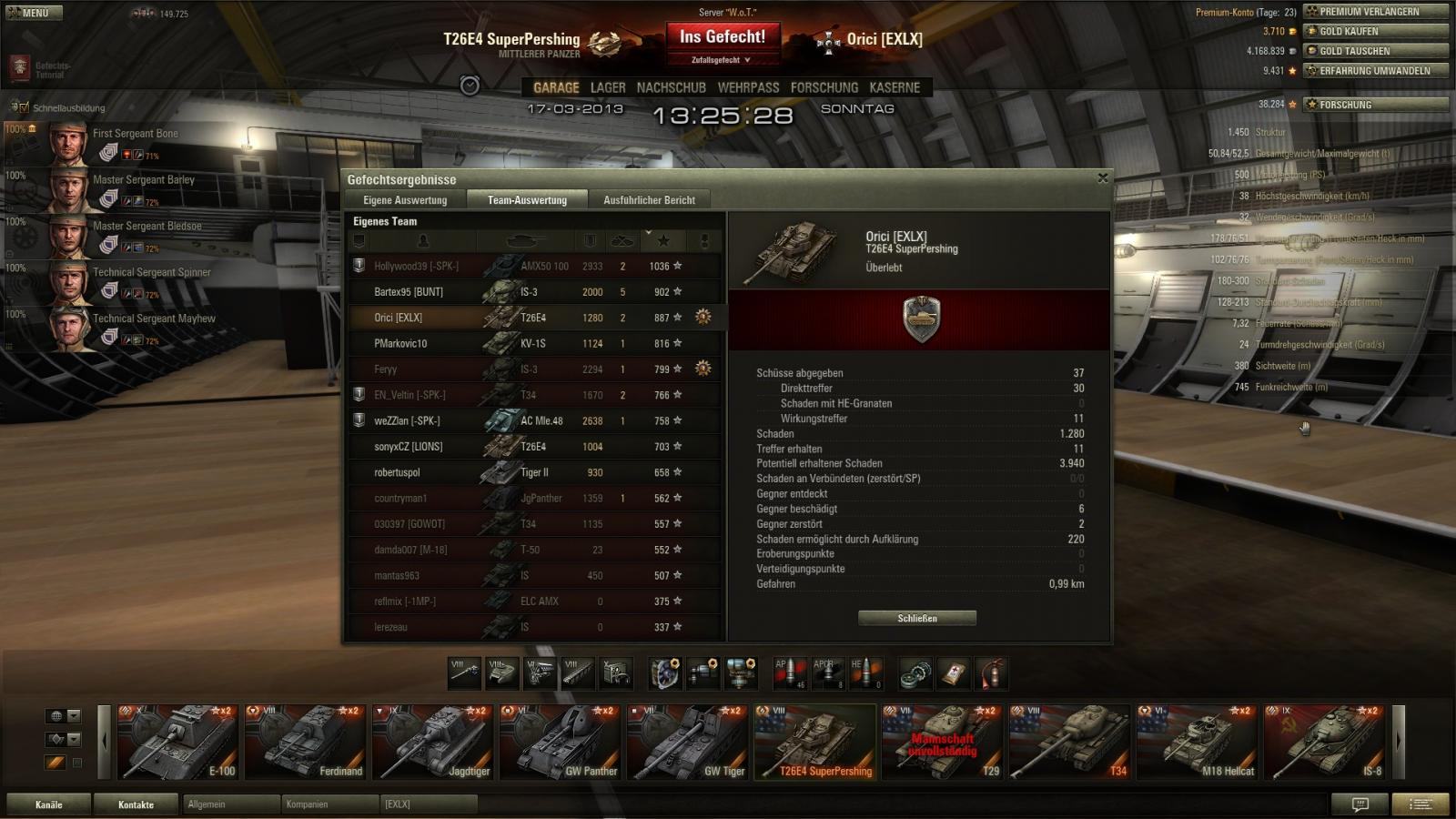The image size is (1456, 819).
Task: Open the Zufallsgefecht battle type dropdown
Action: click(x=721, y=60)
